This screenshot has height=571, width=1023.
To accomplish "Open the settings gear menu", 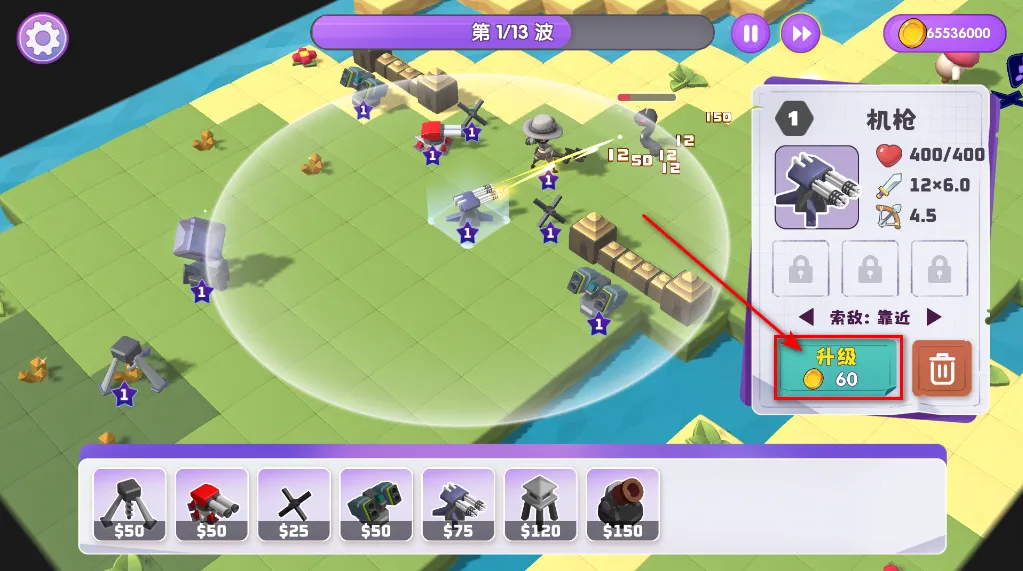I will [42, 39].
